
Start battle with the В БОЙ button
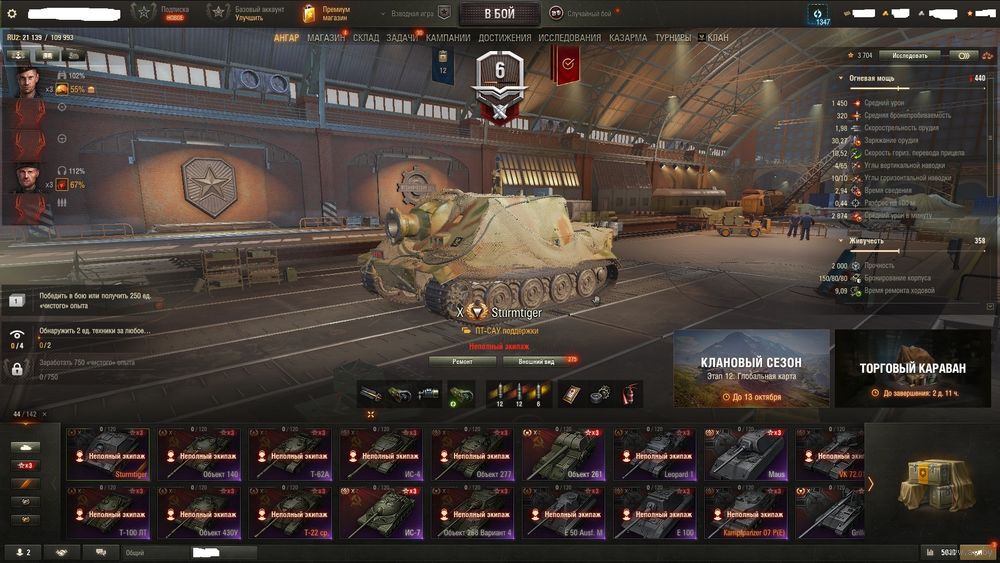click(x=500, y=14)
